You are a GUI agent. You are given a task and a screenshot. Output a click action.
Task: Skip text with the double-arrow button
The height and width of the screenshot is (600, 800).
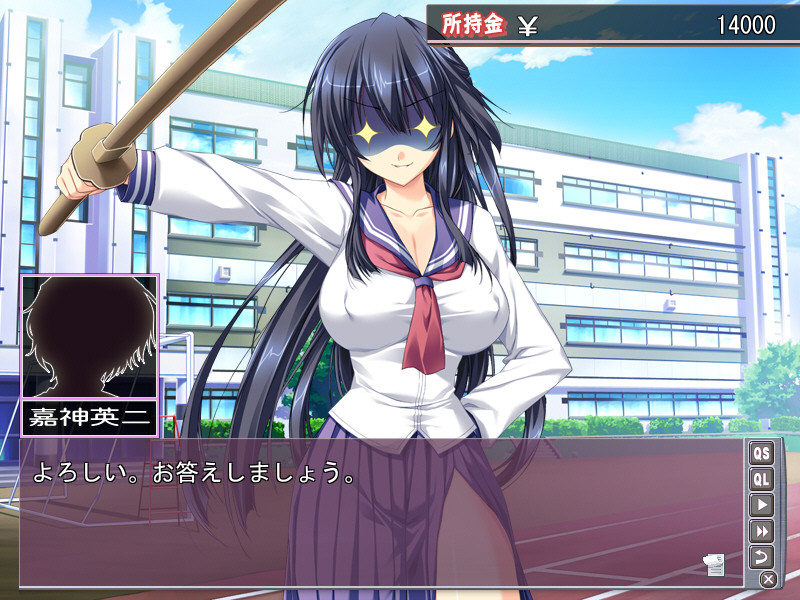coord(762,531)
